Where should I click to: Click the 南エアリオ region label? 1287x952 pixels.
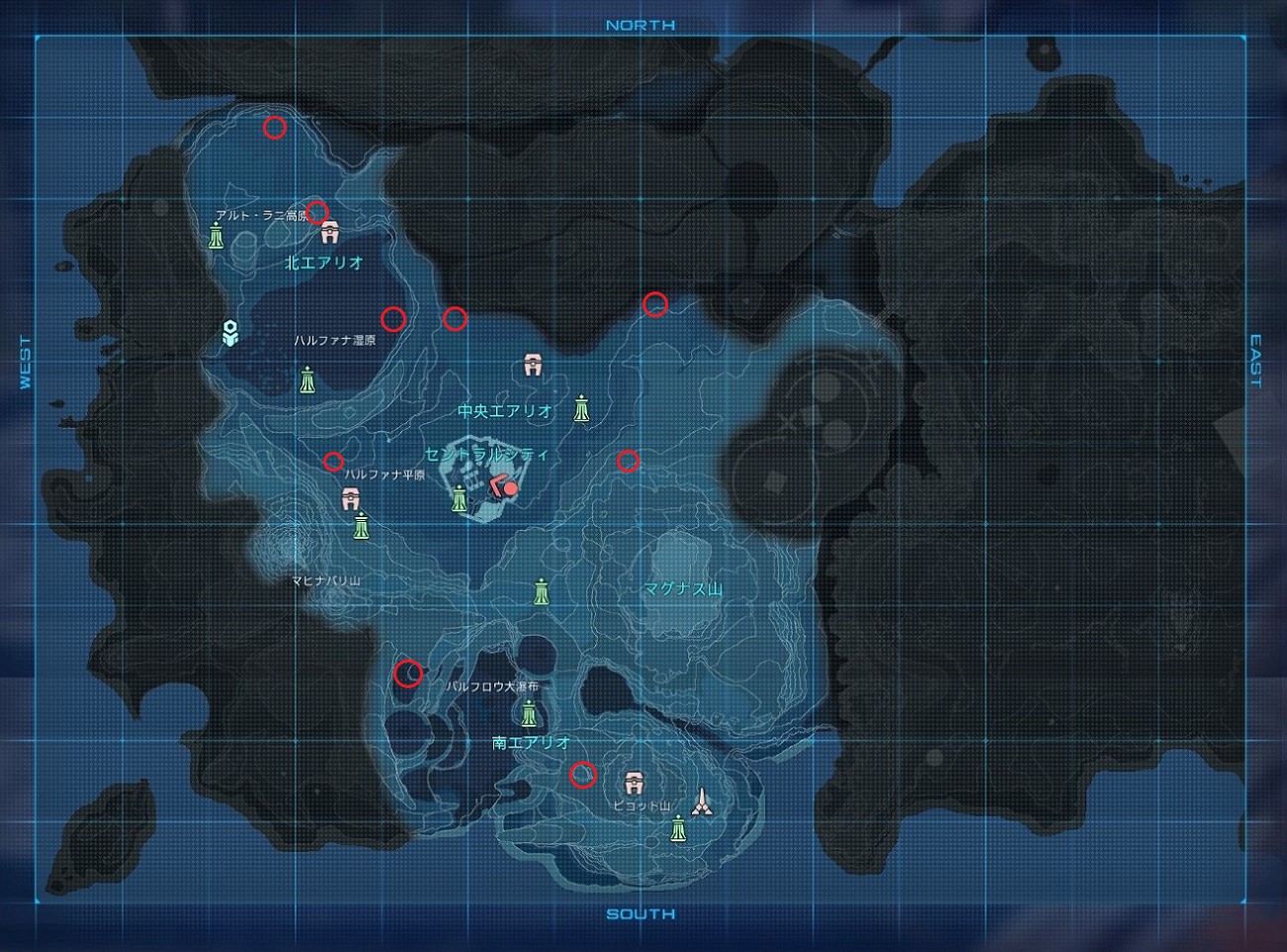click(x=531, y=742)
